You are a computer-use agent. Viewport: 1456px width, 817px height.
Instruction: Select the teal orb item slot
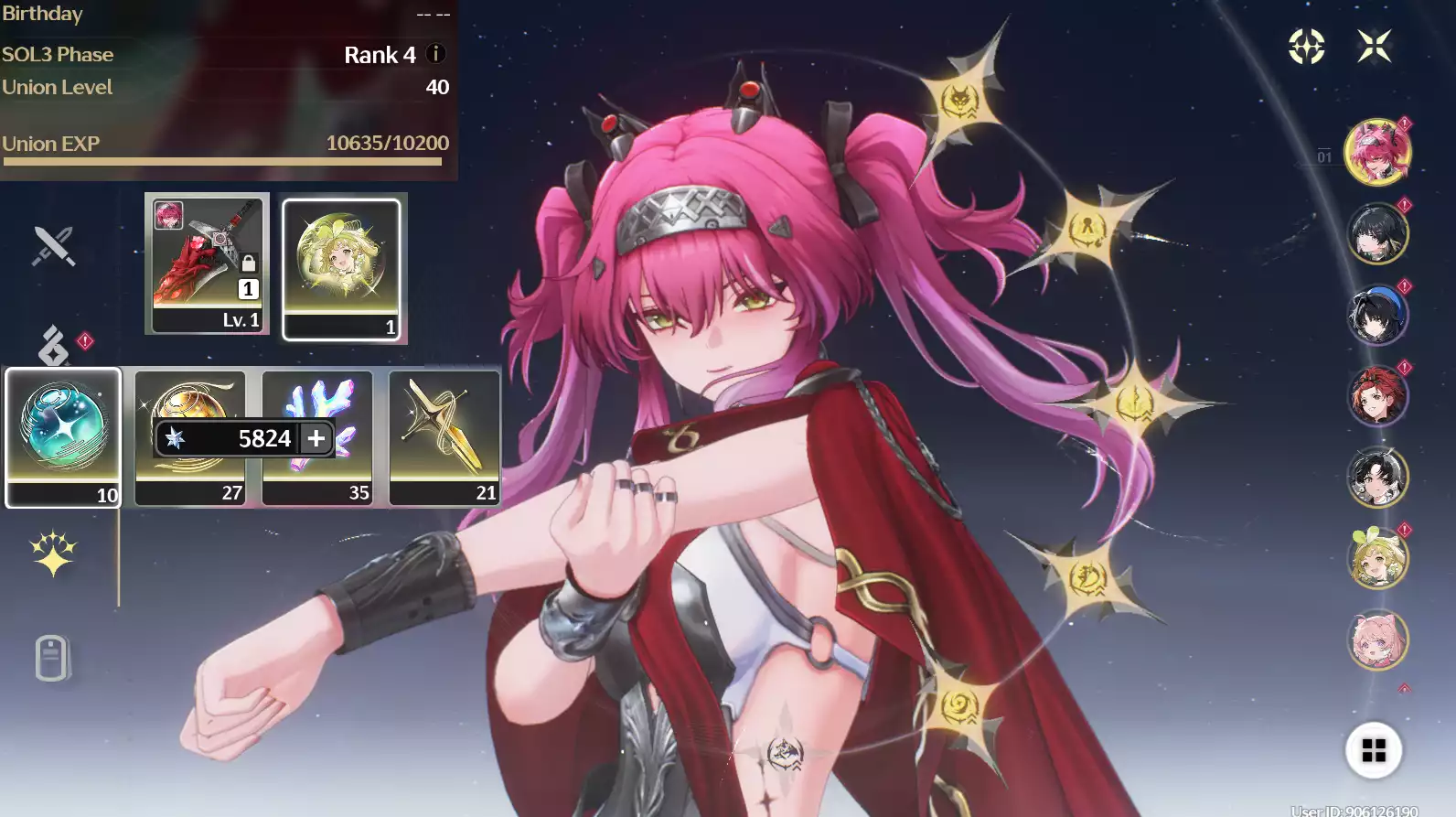tap(63, 436)
